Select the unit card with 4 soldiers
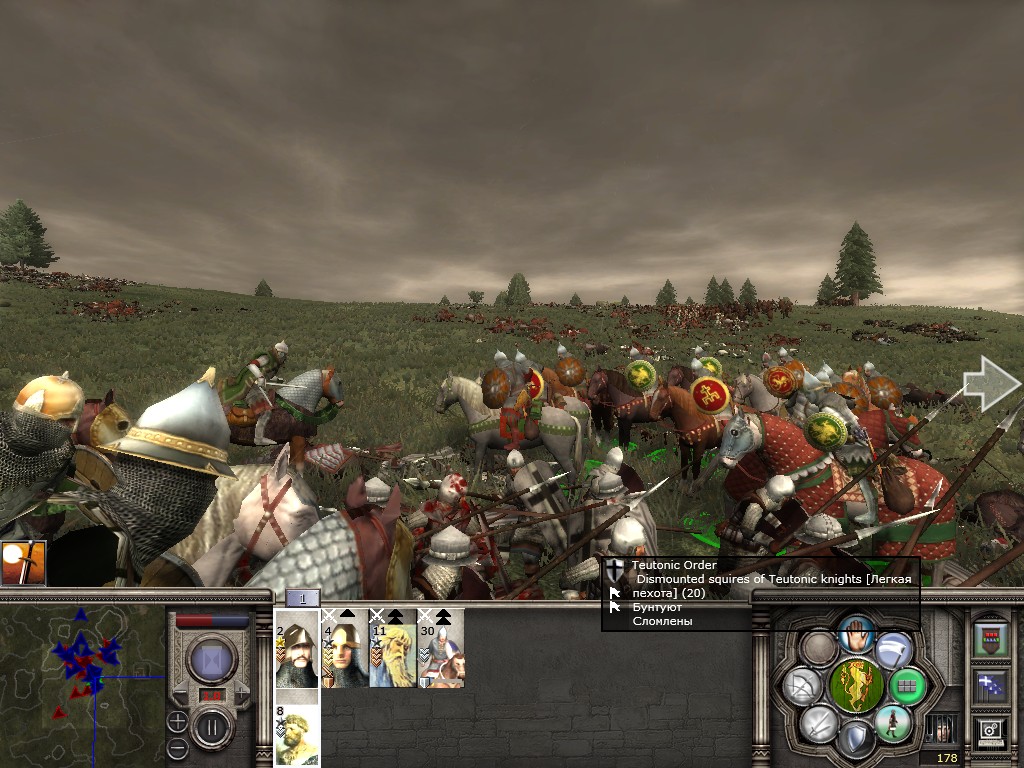Screen dimensions: 1024x768 (x=344, y=649)
